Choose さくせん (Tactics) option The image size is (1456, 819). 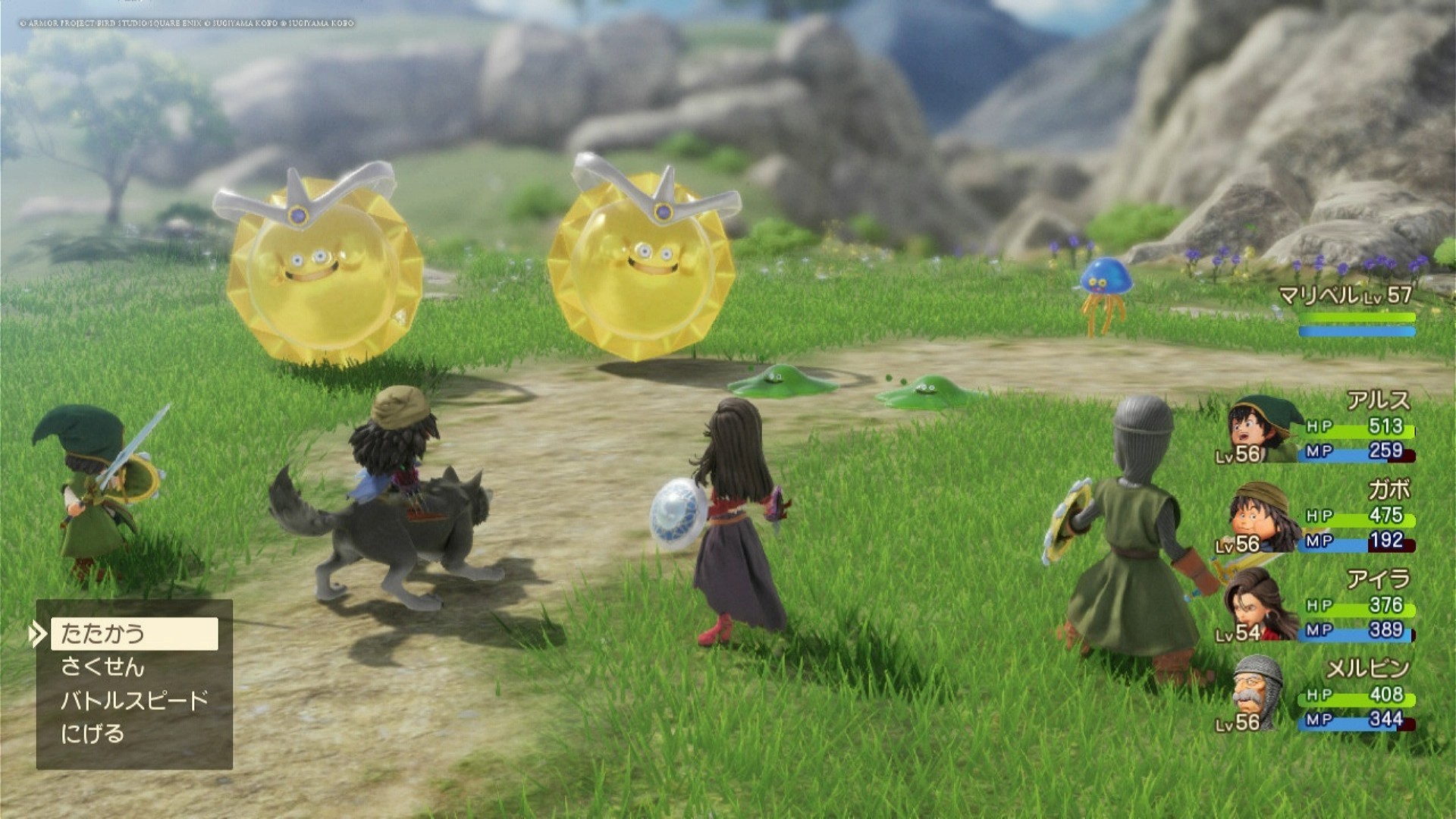click(x=103, y=667)
